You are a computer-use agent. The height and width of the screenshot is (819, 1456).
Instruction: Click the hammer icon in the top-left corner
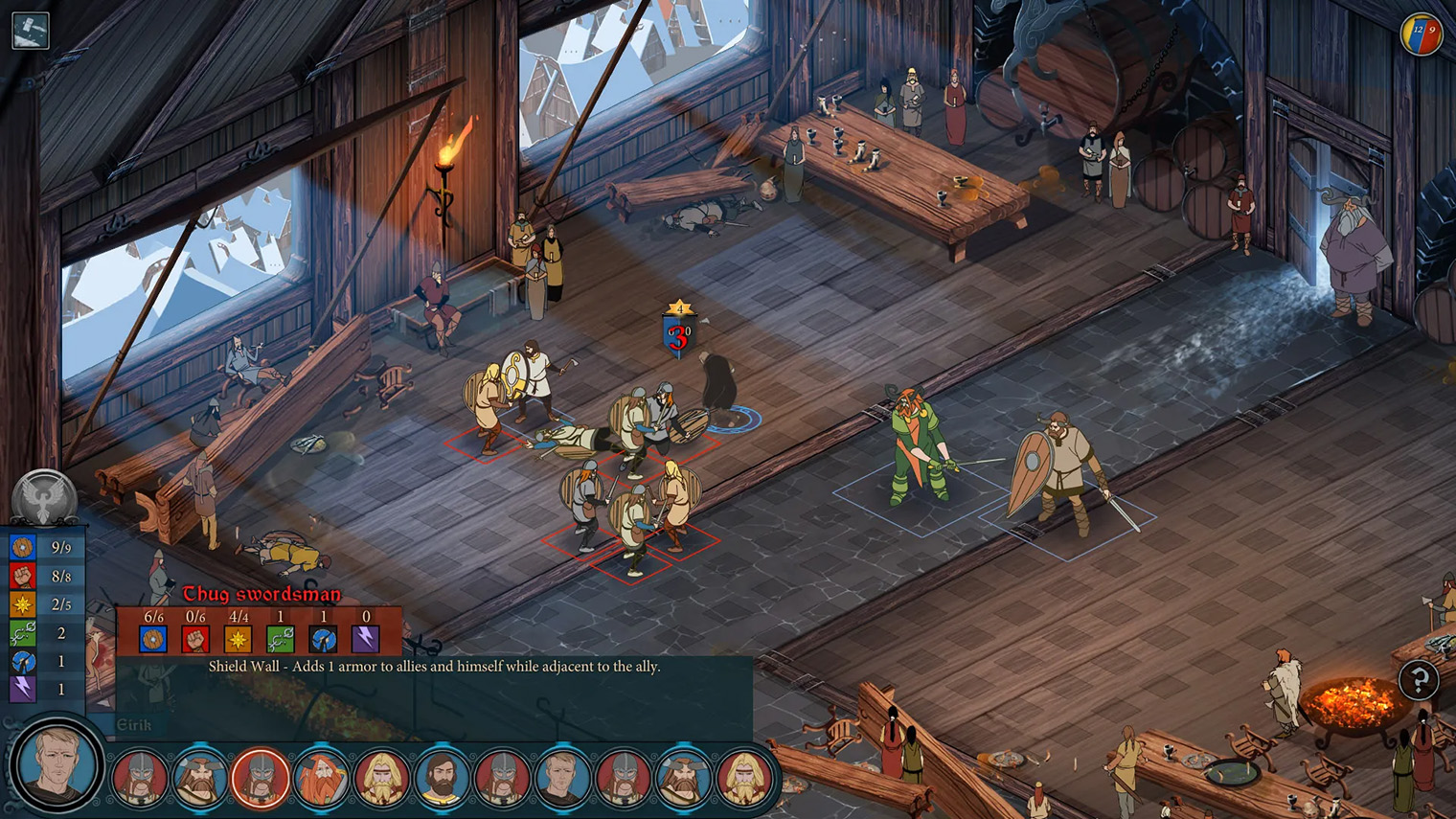29,30
